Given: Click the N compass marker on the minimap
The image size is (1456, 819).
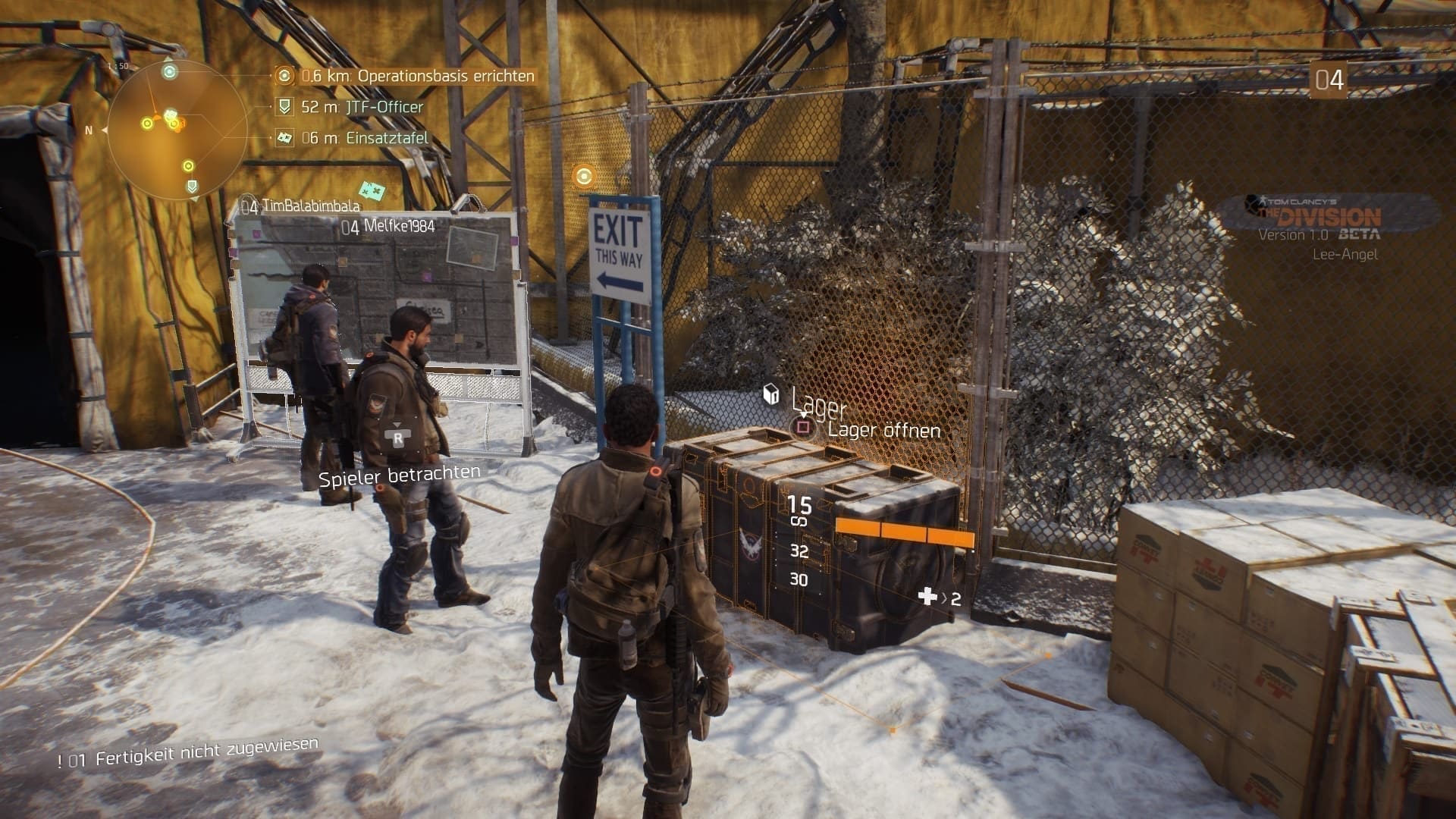Looking at the screenshot, I should click(x=88, y=129).
